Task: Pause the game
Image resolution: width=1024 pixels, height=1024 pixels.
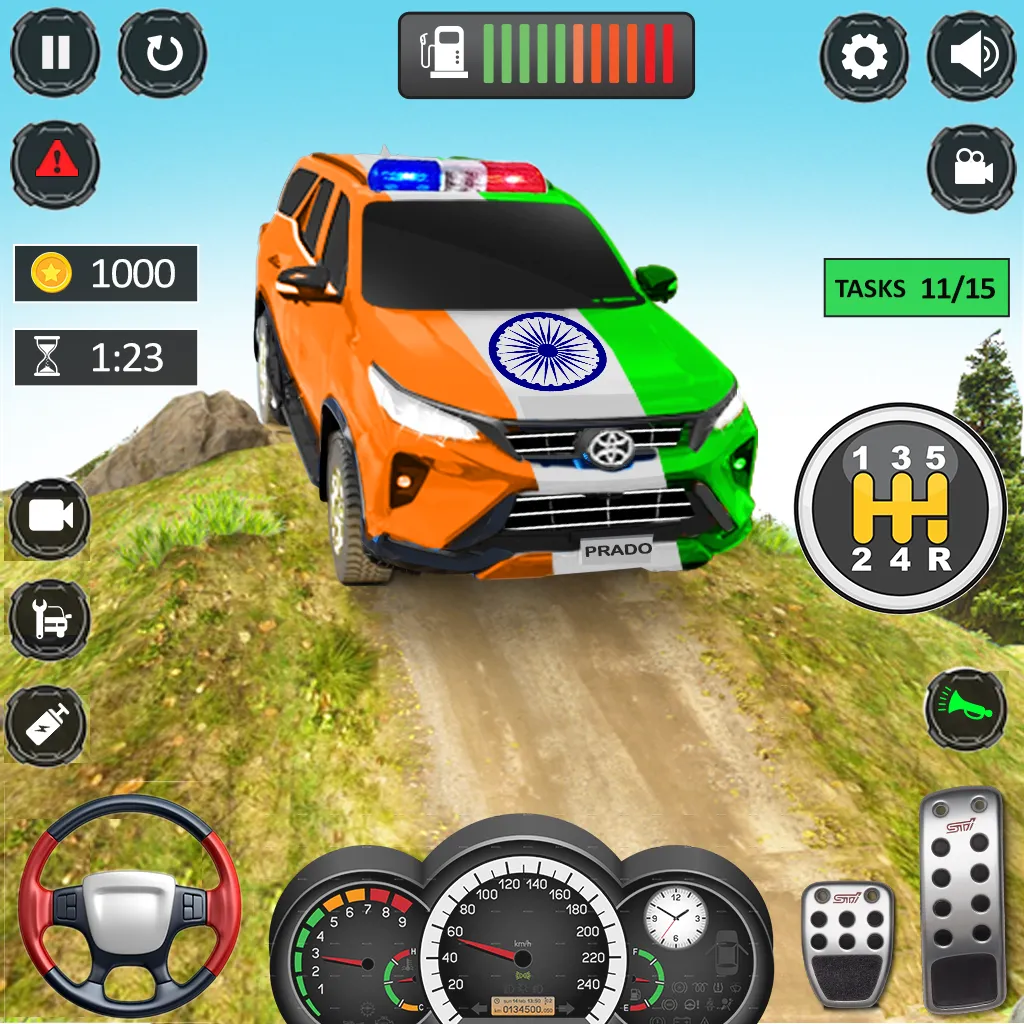Action: [x=55, y=53]
